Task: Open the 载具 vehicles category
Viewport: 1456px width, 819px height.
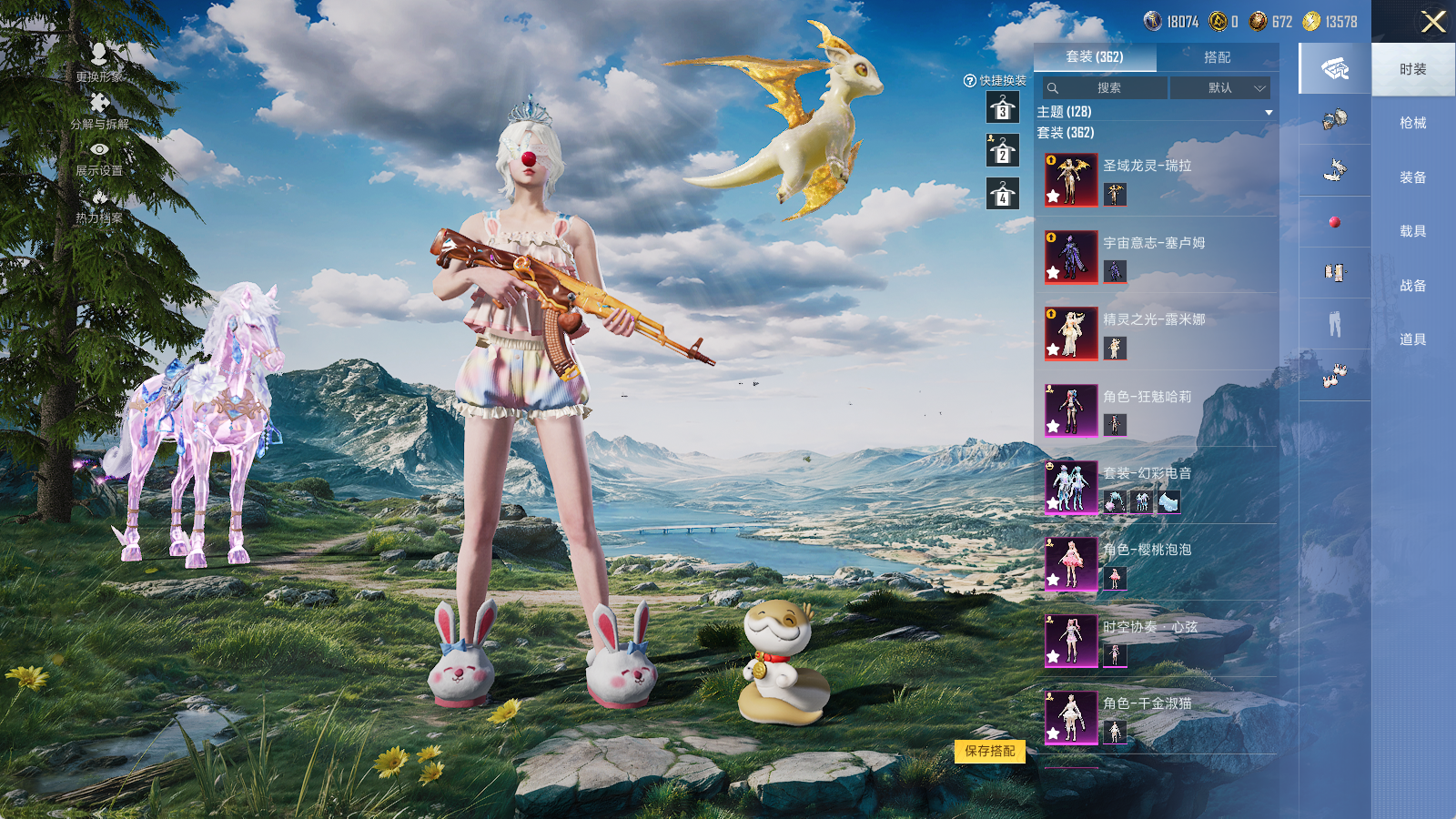Action: pos(1412,231)
